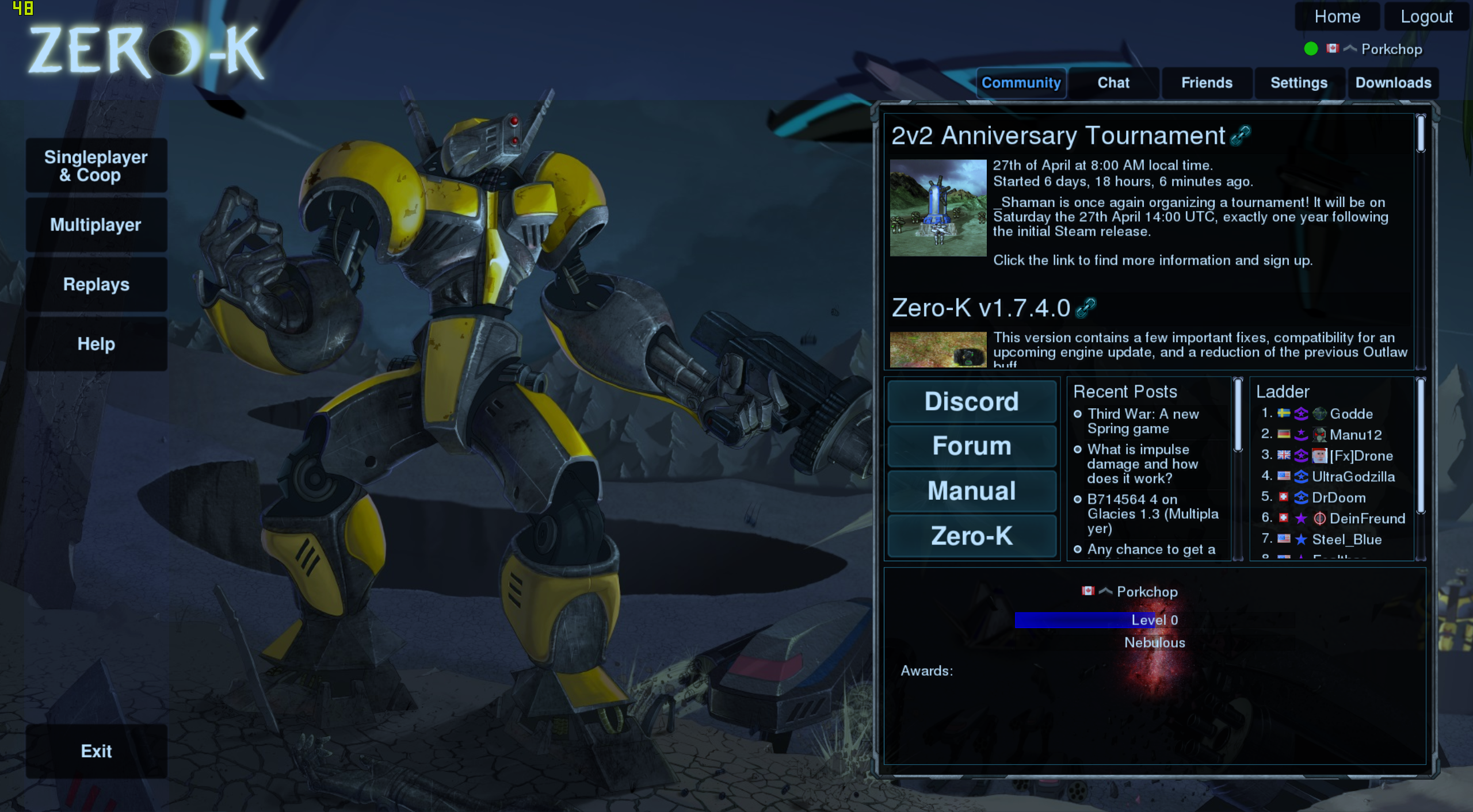
Task: Click the Home button
Action: [1337, 17]
